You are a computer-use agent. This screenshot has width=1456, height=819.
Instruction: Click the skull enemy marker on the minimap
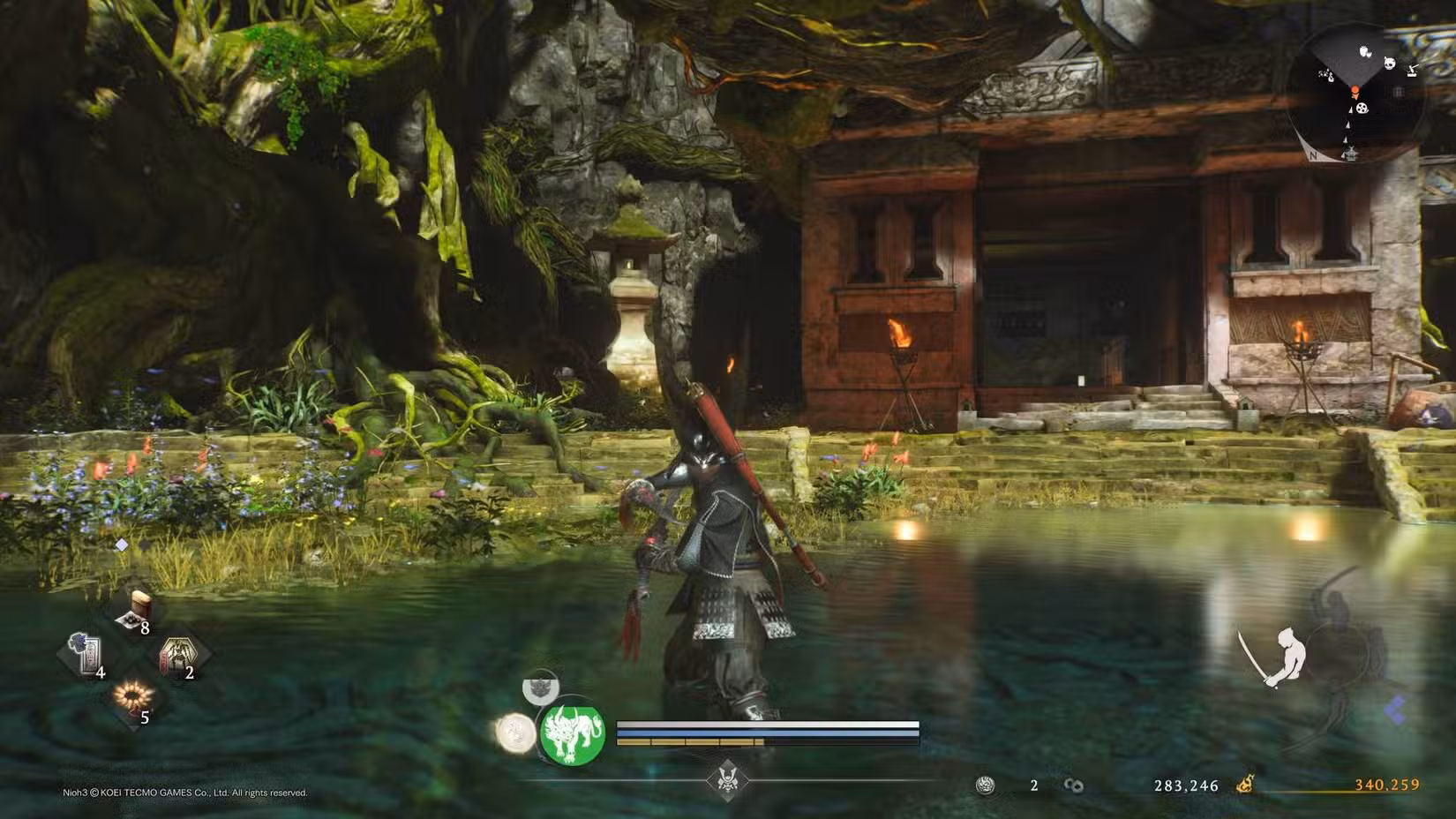(1388, 64)
